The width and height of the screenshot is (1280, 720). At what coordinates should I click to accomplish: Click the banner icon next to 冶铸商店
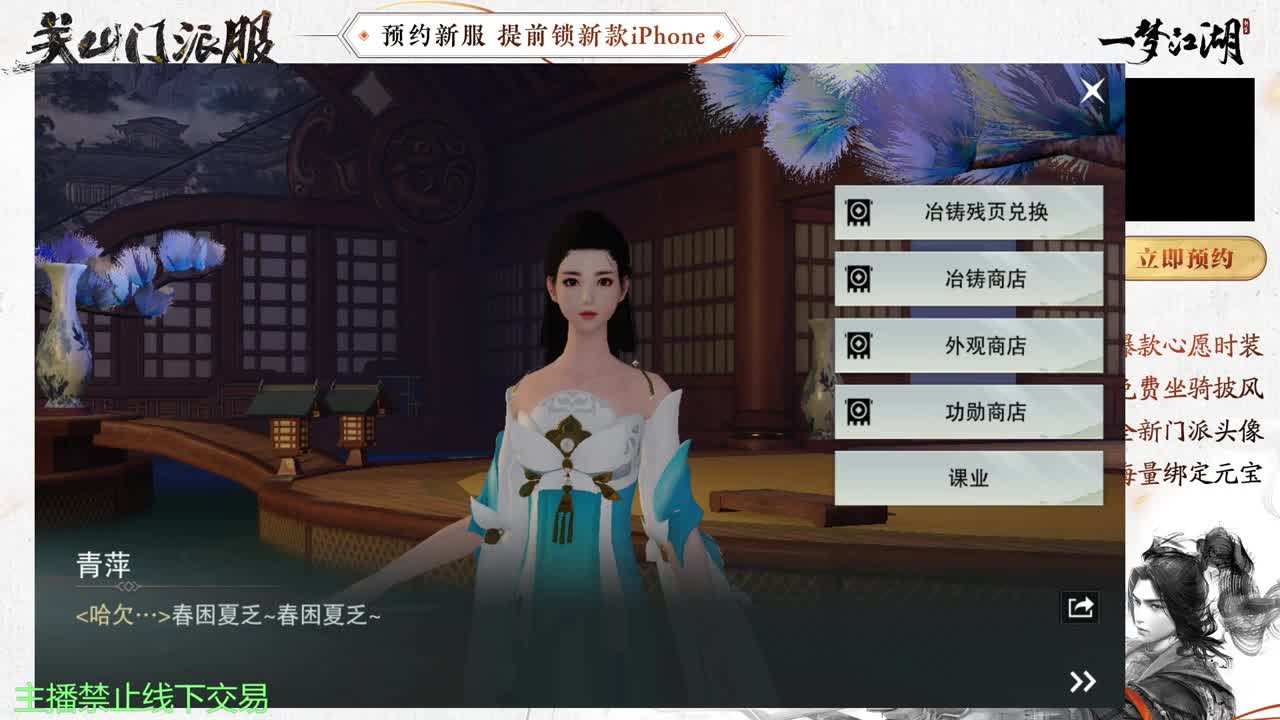click(858, 280)
